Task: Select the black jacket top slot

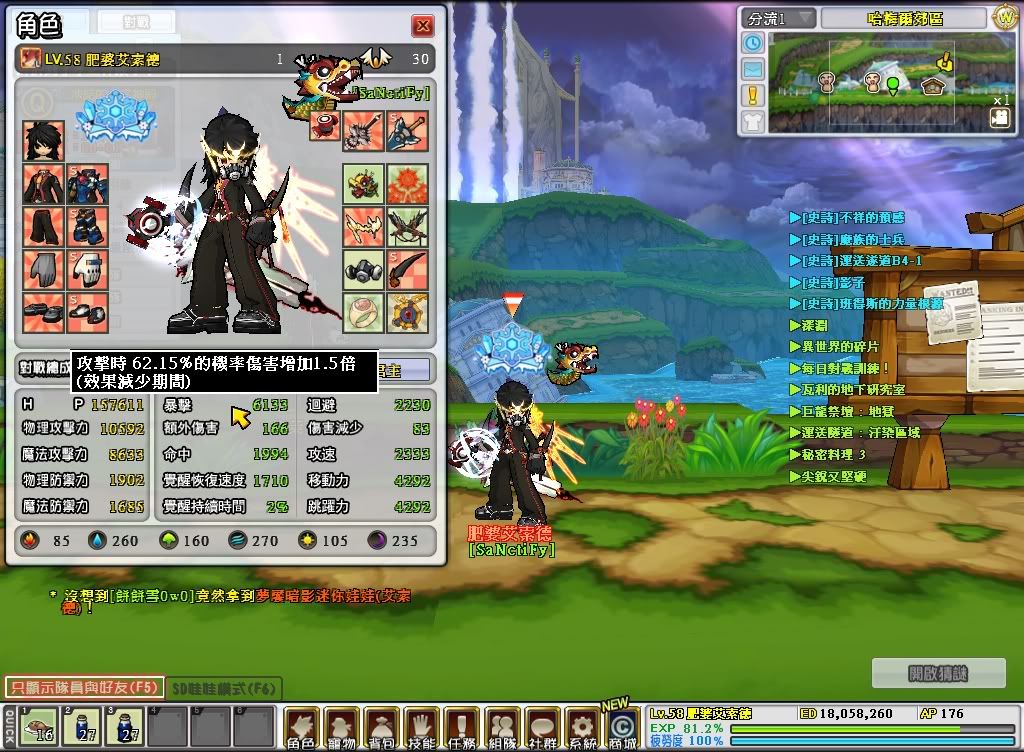Action: click(x=44, y=184)
